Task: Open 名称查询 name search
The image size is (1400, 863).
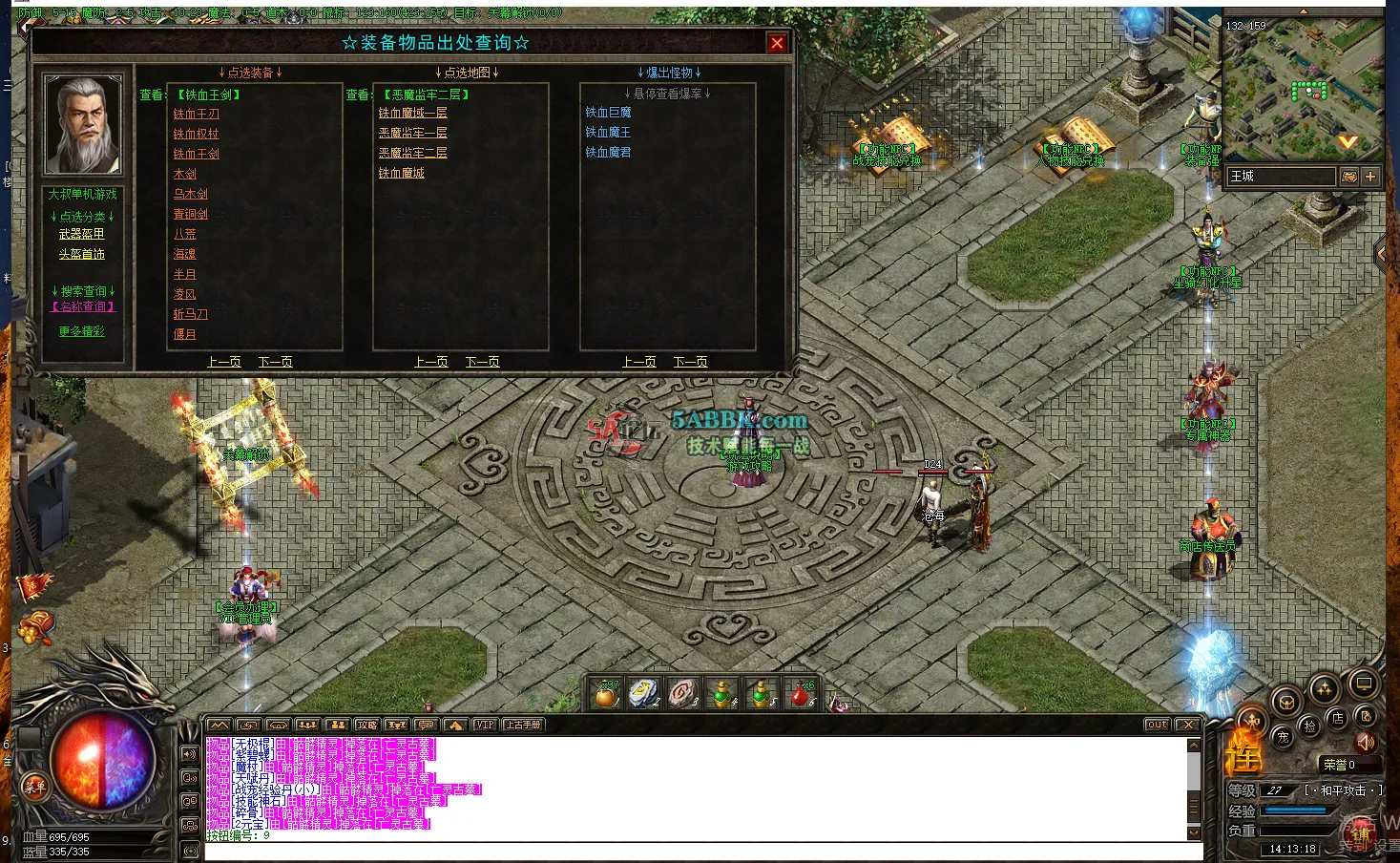Action: coord(84,305)
